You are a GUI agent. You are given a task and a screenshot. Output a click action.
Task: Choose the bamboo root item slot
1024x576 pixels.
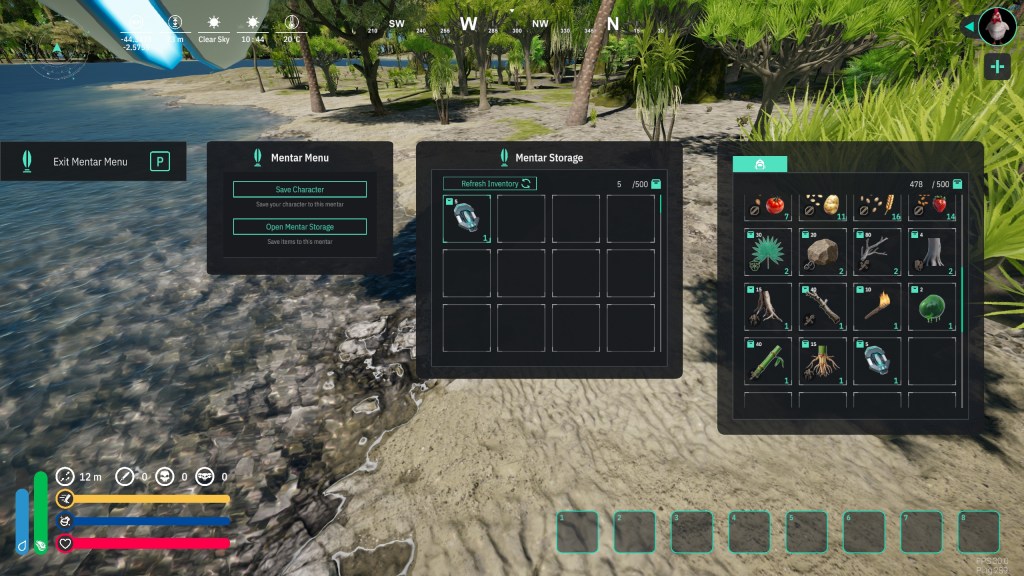[x=822, y=362]
